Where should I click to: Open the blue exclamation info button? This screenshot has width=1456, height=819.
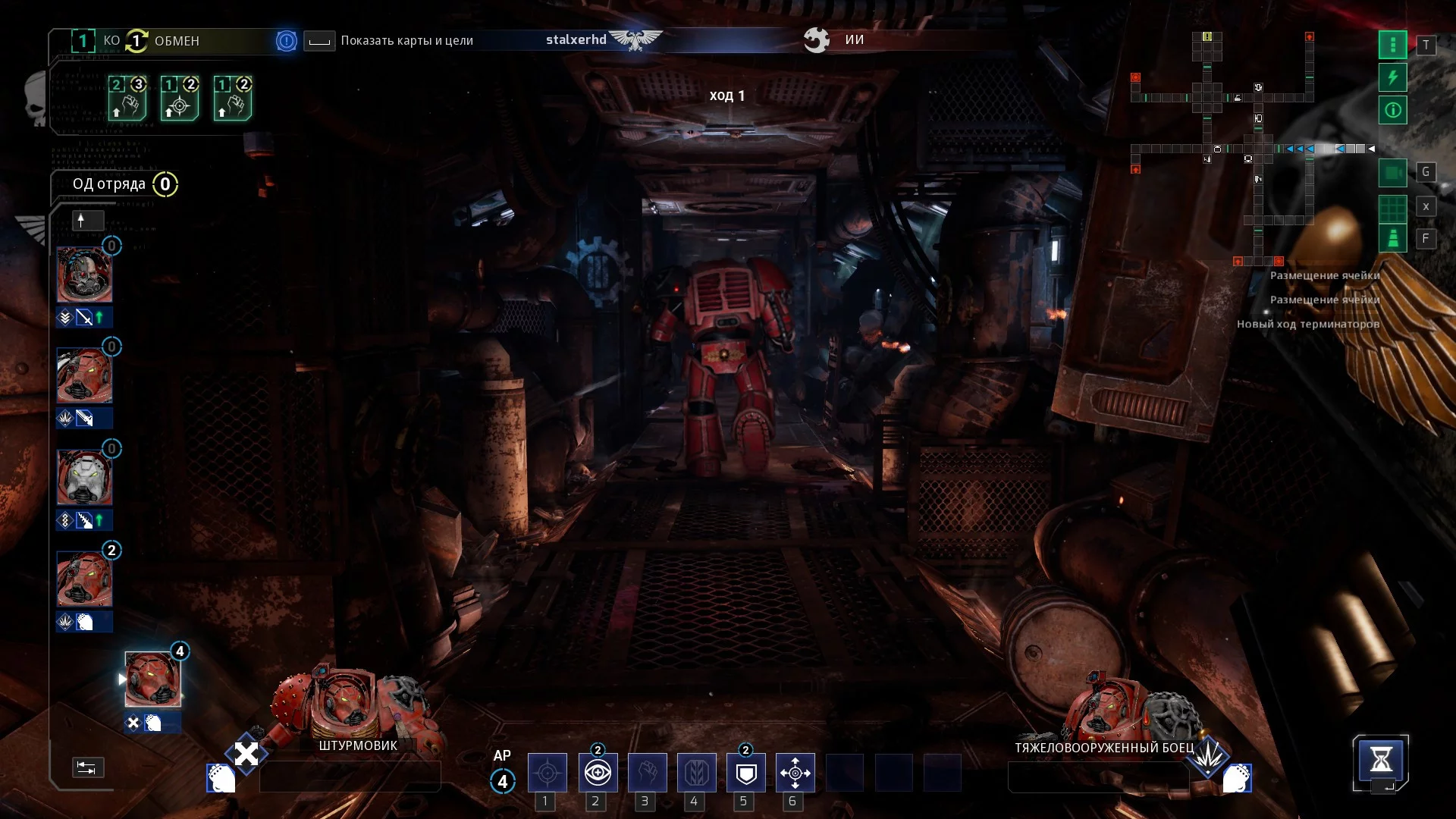[286, 41]
